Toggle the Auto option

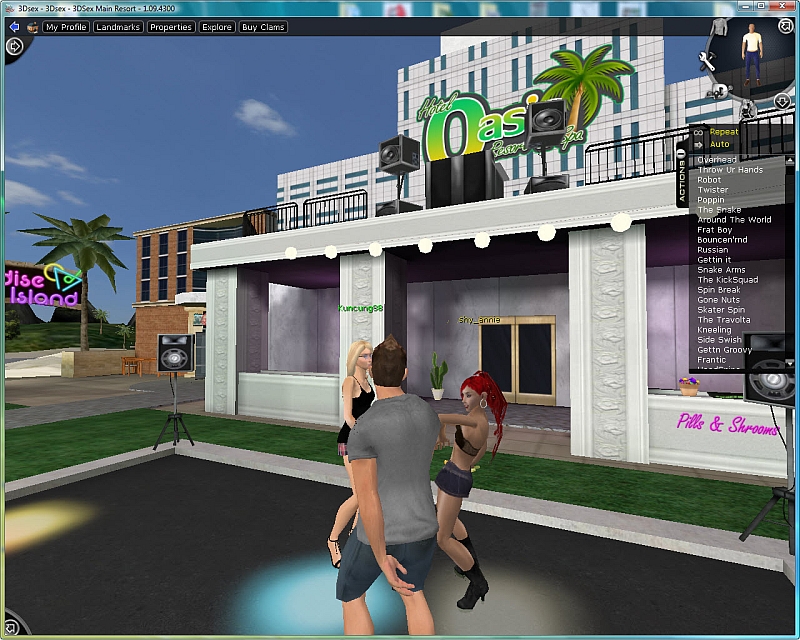719,144
